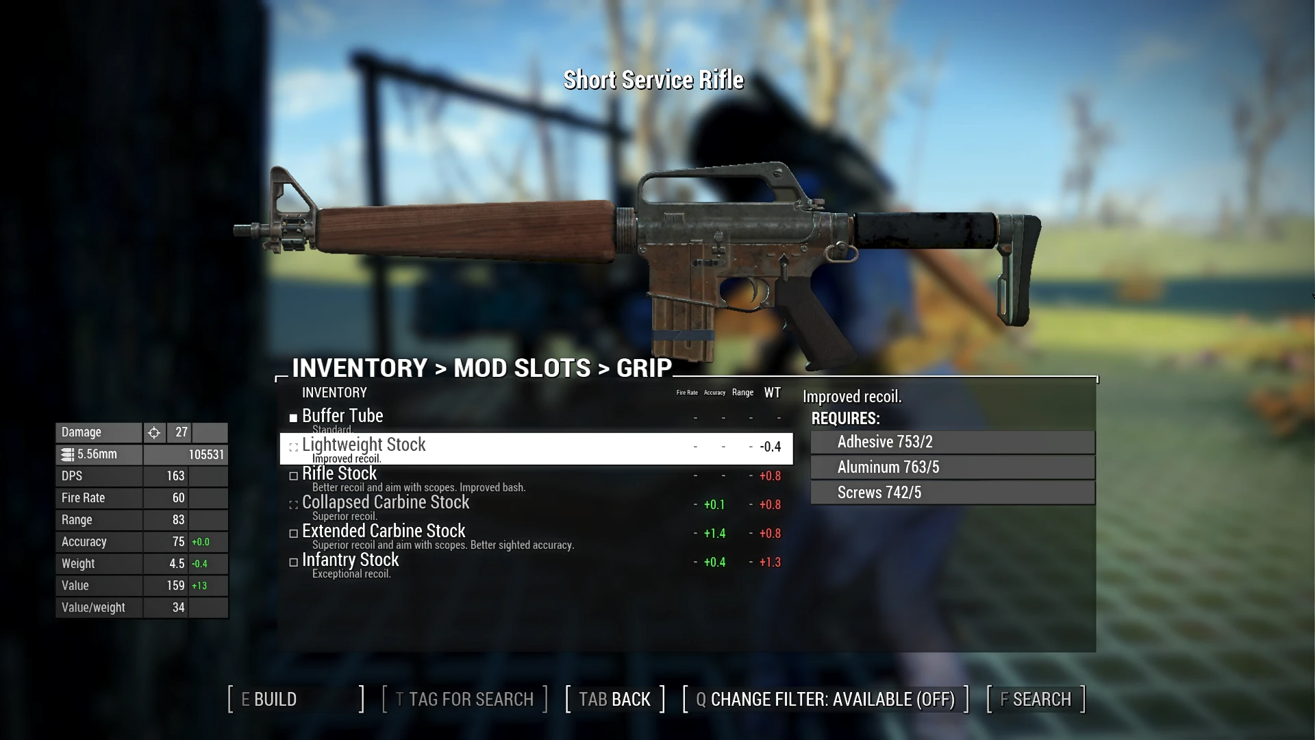Go back with the Back button

(615, 699)
